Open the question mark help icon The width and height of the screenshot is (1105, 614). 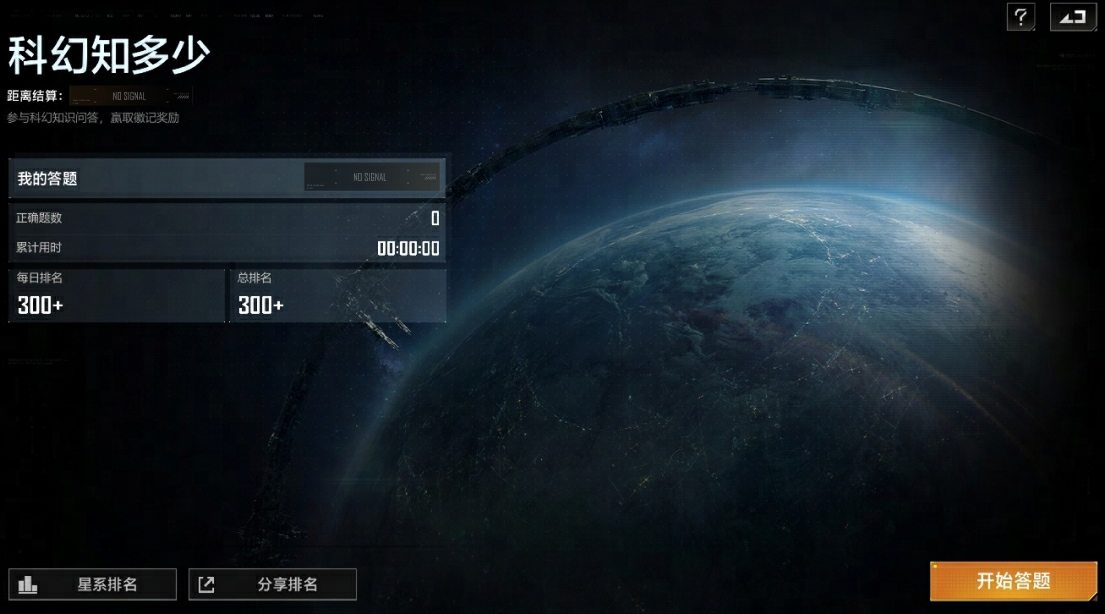(1020, 17)
